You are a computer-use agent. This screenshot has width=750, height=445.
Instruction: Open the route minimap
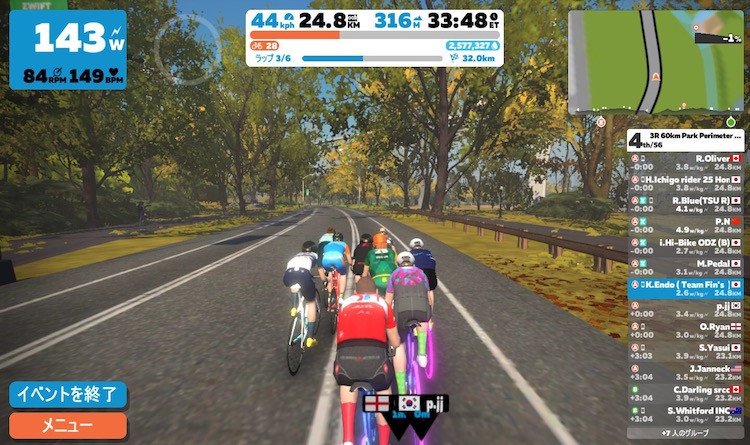click(x=655, y=60)
